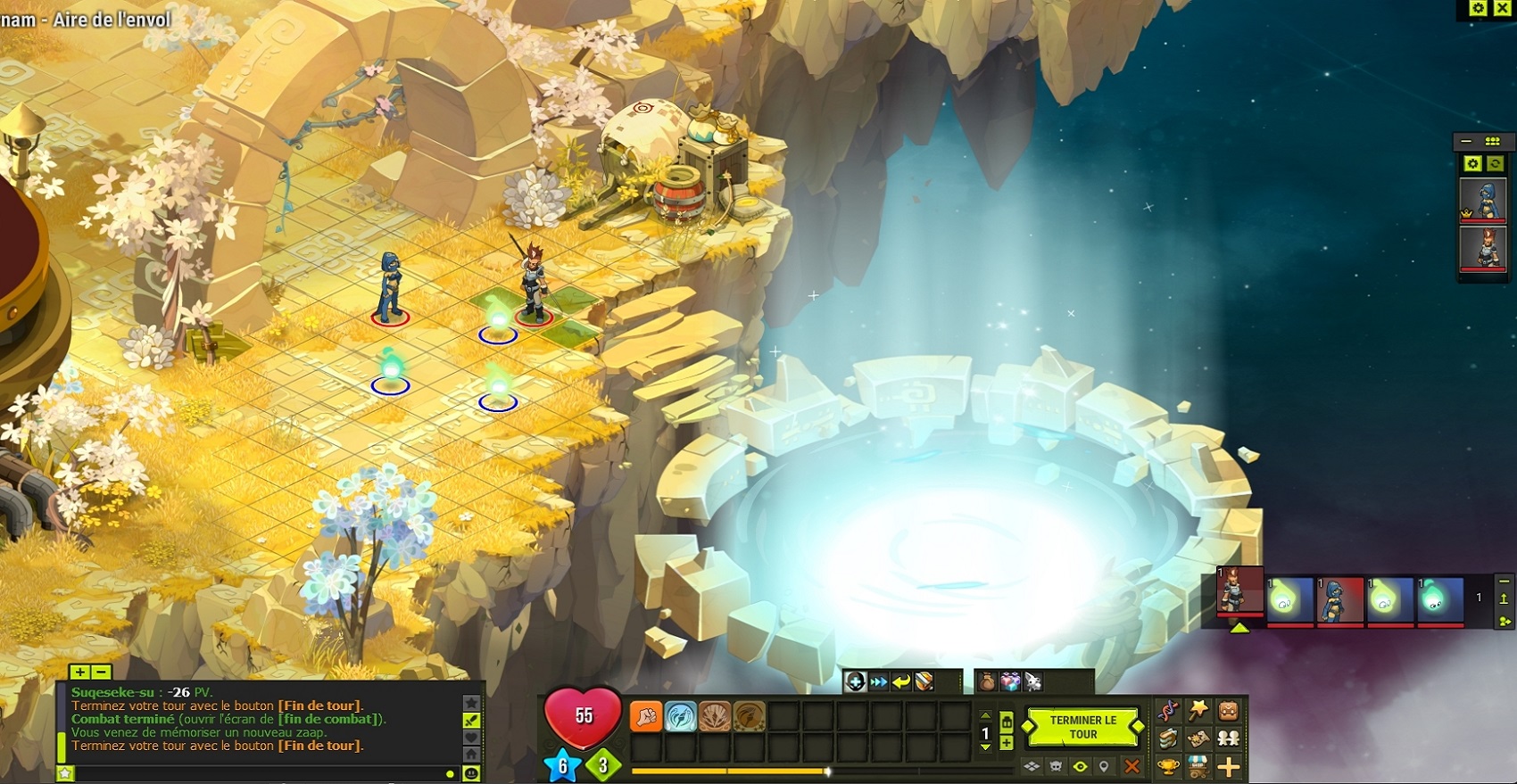
Task: Open the star wand spells menu
Action: (1198, 711)
